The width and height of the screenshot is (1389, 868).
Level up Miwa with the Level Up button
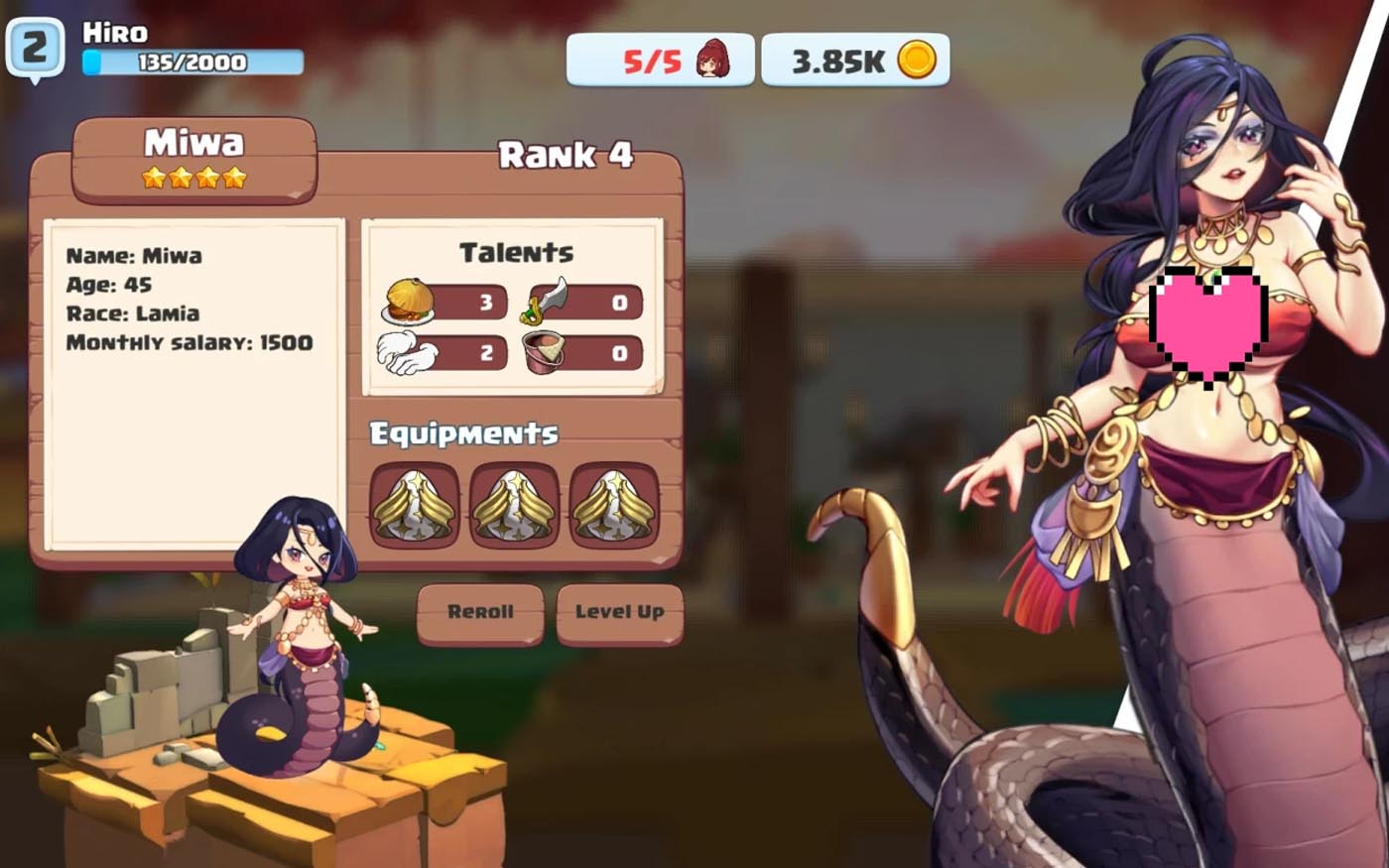(619, 612)
